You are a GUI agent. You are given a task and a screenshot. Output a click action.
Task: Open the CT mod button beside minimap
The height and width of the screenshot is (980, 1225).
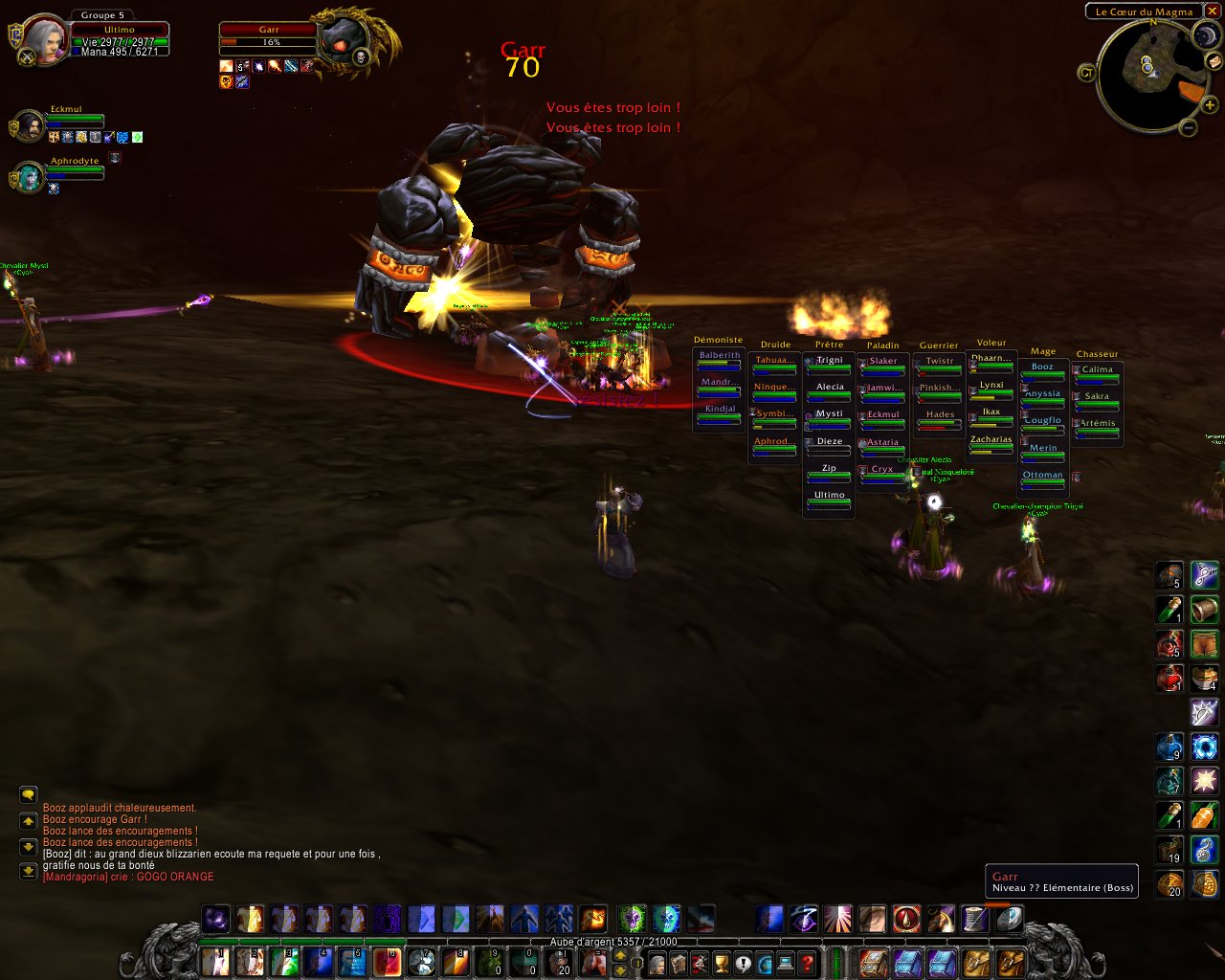1086,73
